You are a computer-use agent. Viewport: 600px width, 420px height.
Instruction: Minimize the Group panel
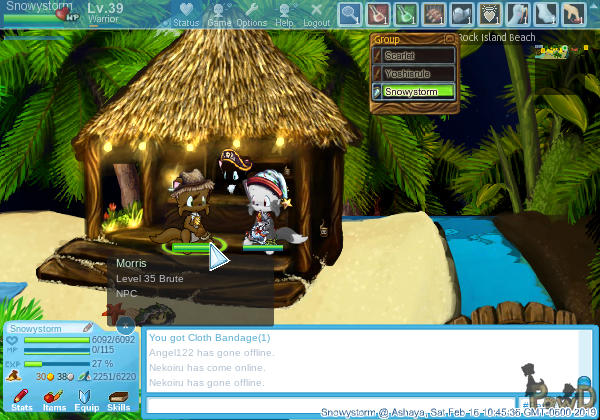tap(449, 39)
